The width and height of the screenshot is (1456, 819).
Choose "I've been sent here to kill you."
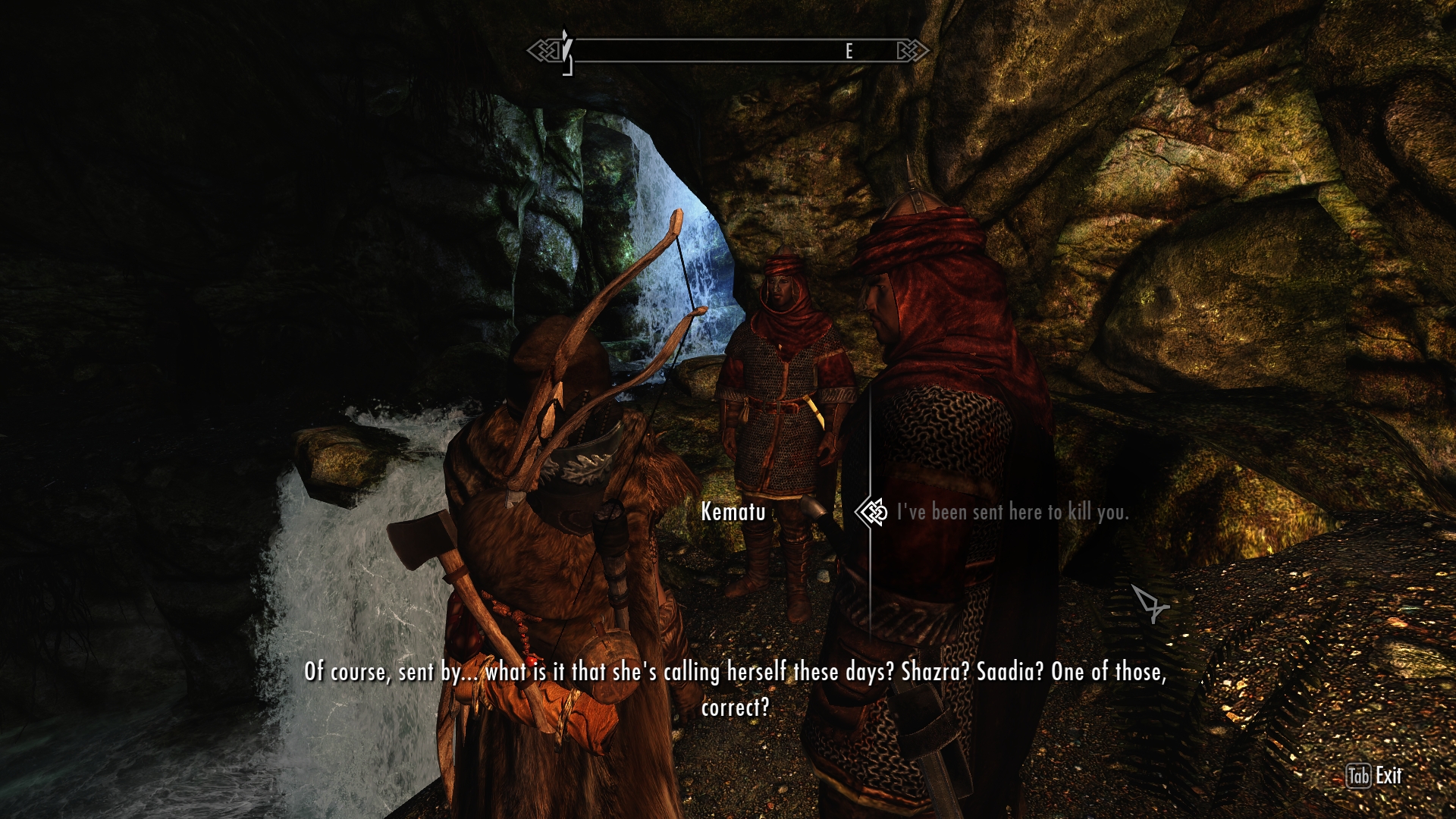point(1012,513)
